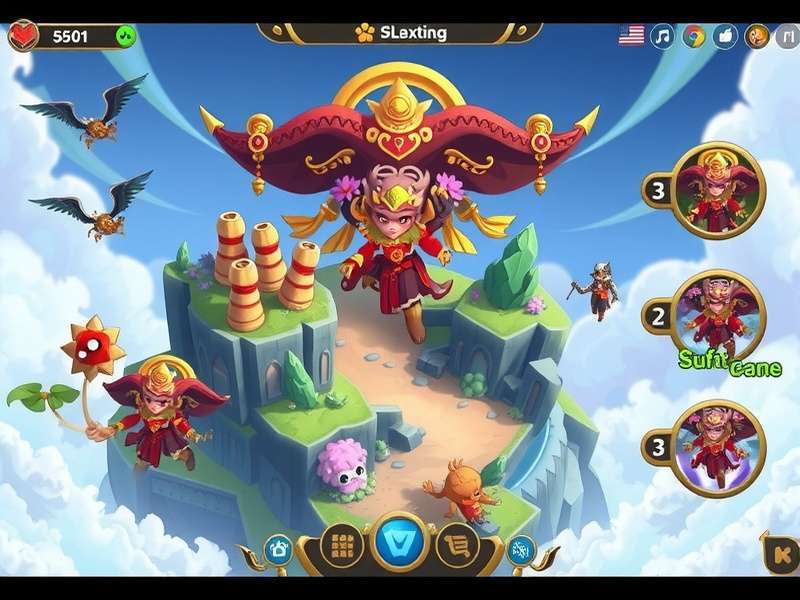
Task: Open the grid inventory menu button
Action: point(343,546)
